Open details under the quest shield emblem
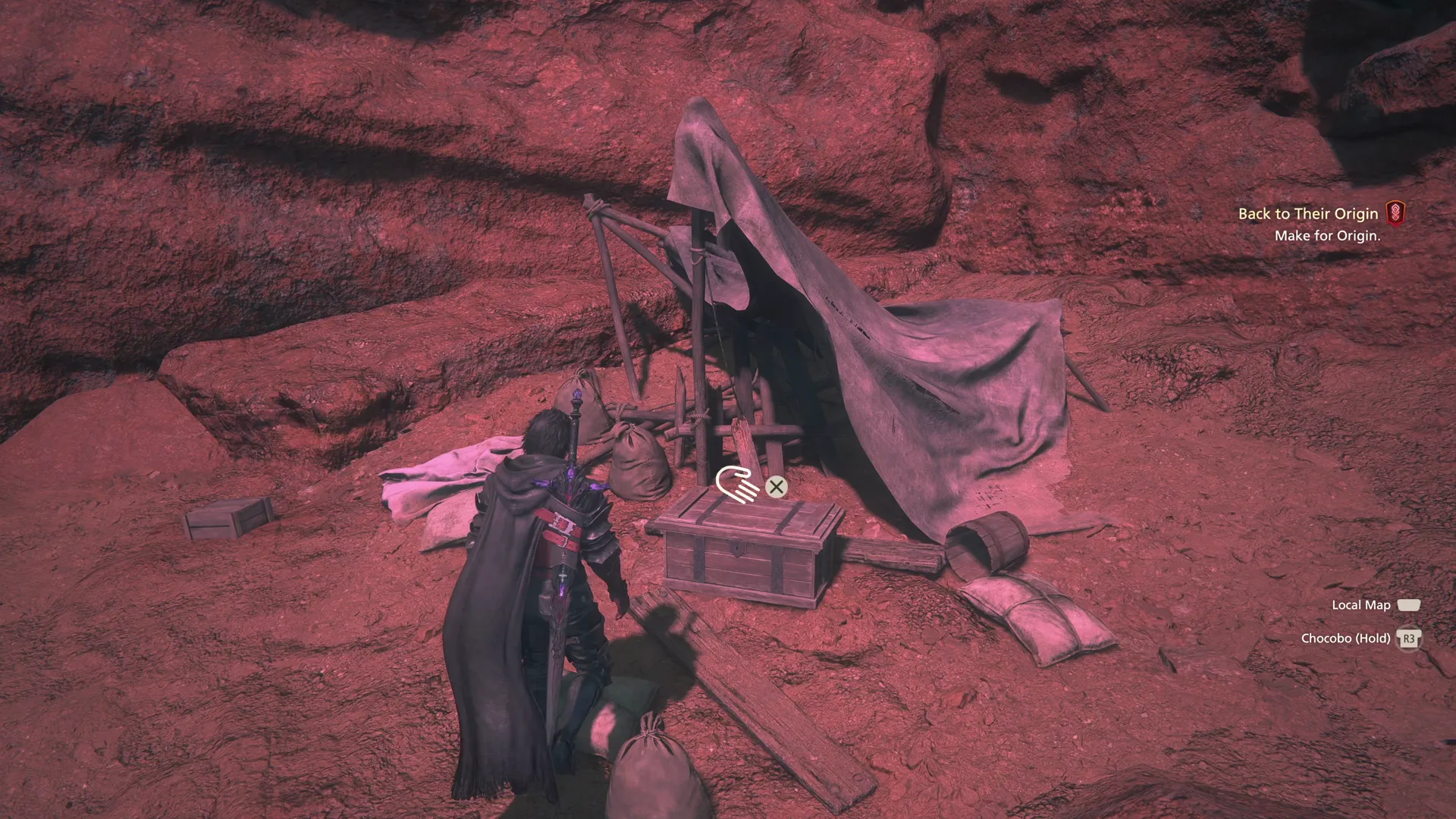This screenshot has height=819, width=1456. coord(1398,213)
